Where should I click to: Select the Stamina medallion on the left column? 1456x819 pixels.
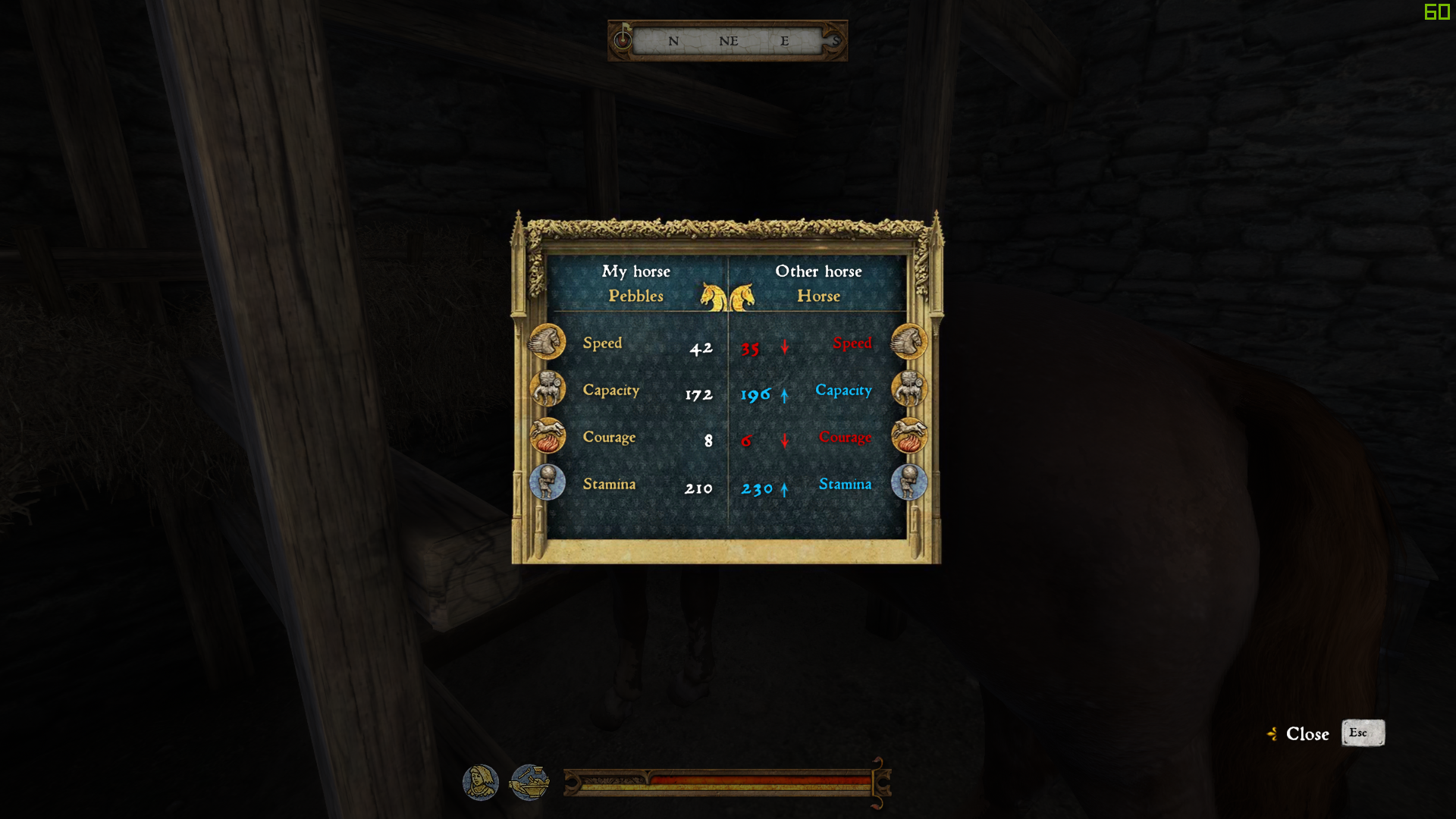point(548,482)
